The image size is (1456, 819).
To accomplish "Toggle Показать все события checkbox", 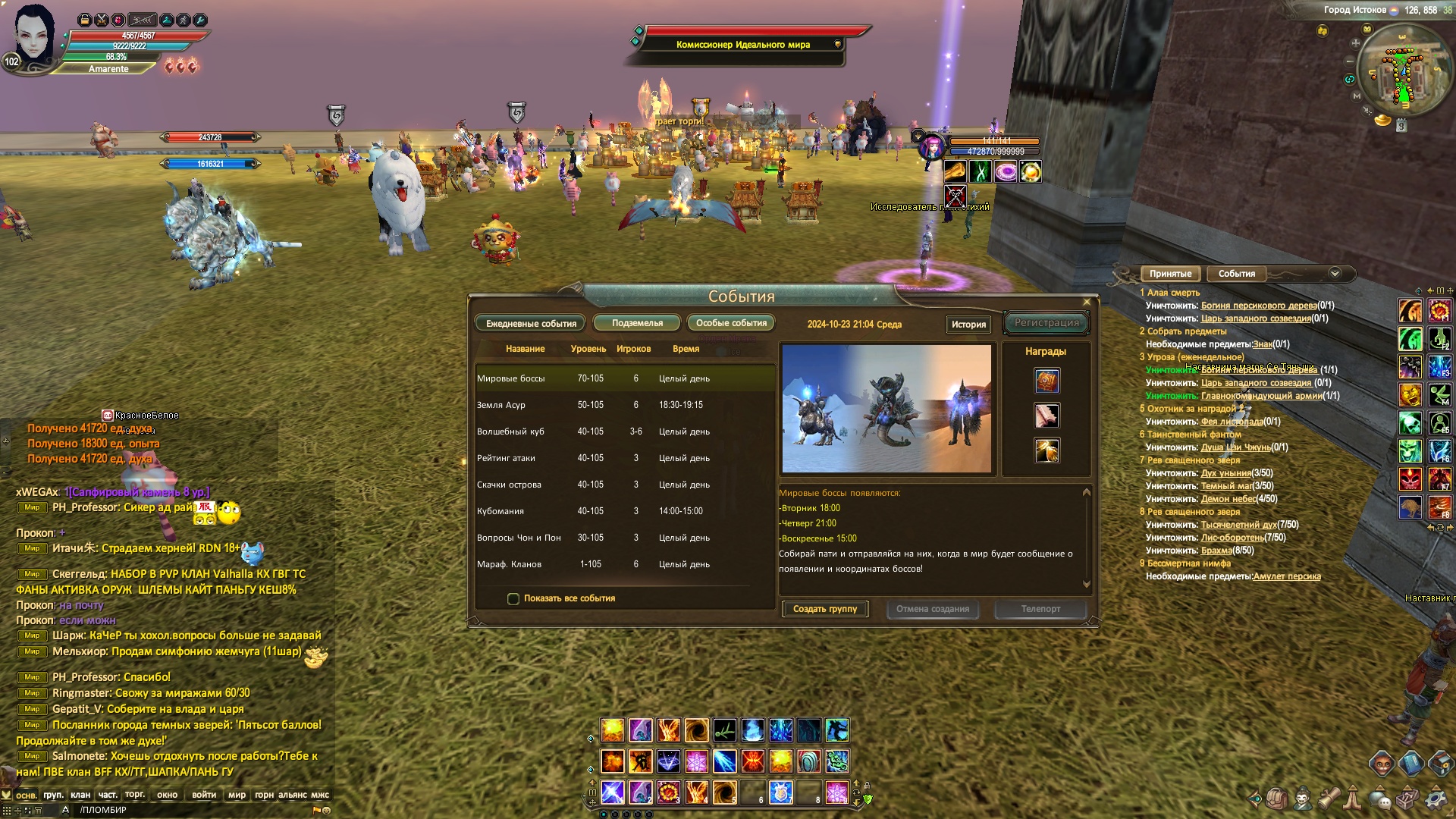I will coord(513,599).
